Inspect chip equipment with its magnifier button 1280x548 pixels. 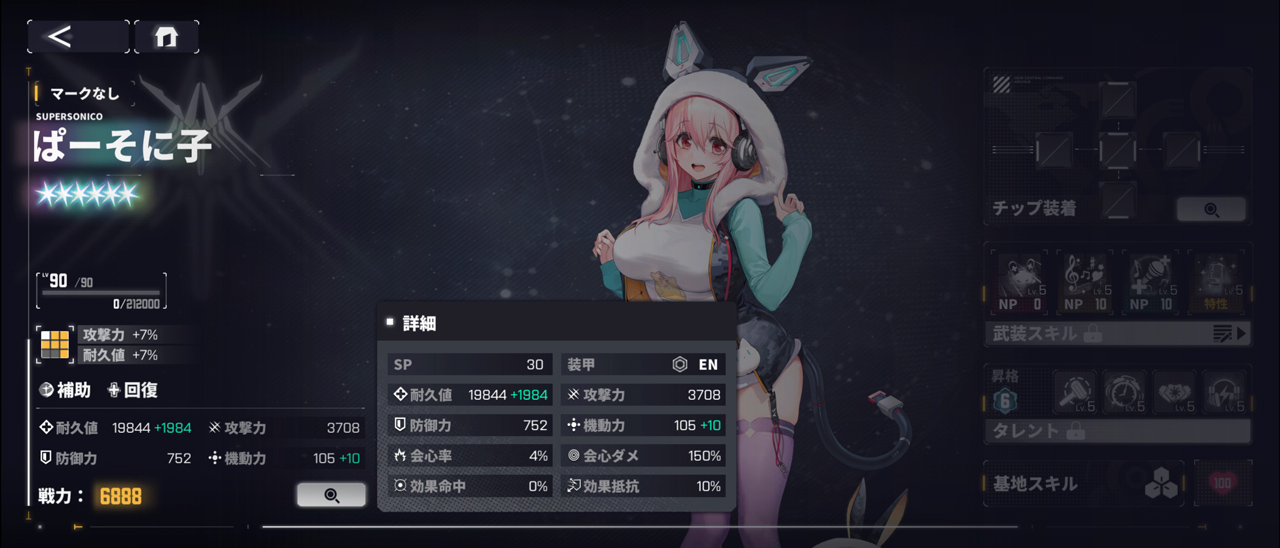pos(1211,209)
